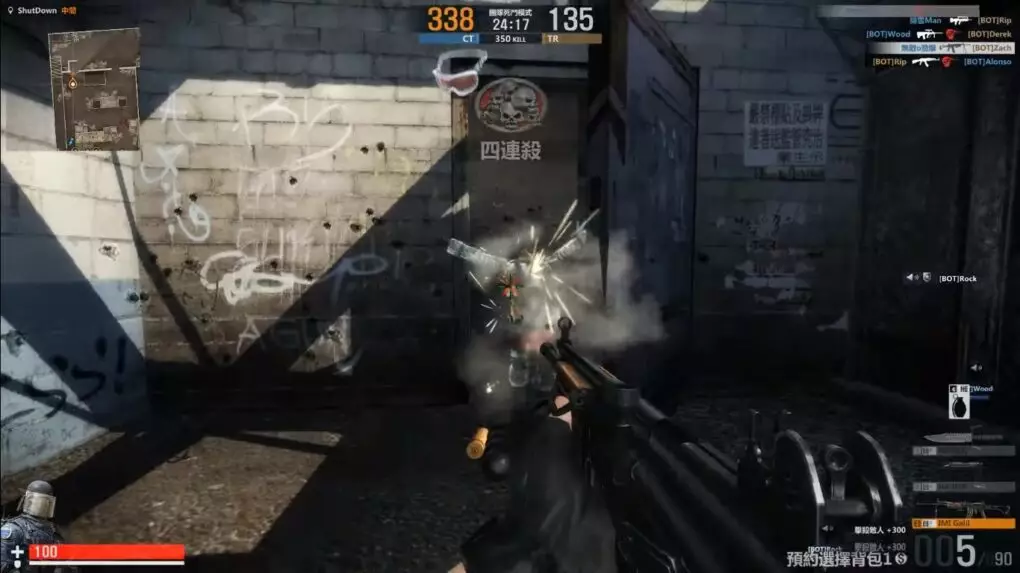Select the kill feed row with [BOT]Alonso
This screenshot has height=573, width=1020.
coord(940,62)
